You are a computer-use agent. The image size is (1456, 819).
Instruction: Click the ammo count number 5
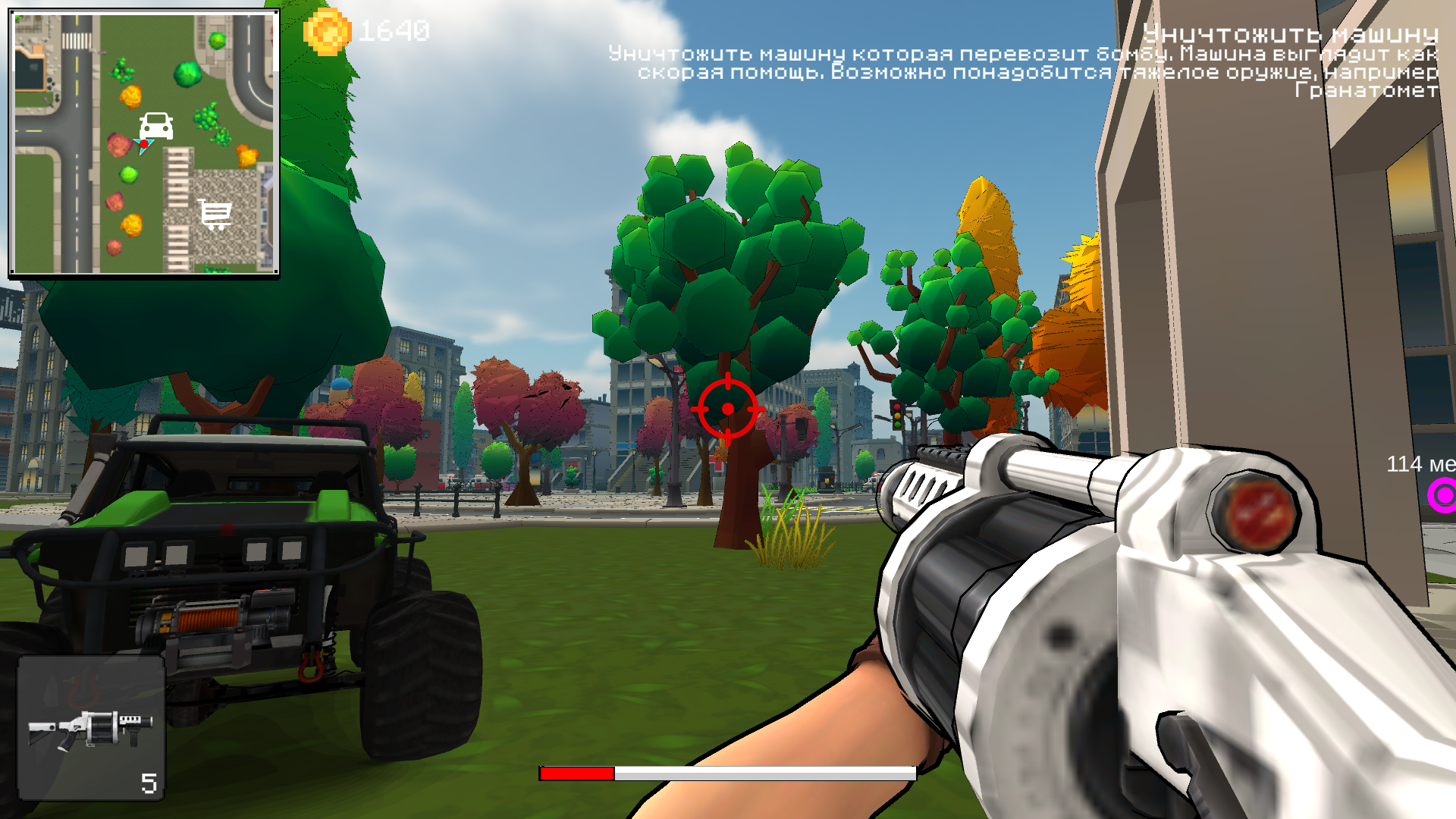point(147,782)
